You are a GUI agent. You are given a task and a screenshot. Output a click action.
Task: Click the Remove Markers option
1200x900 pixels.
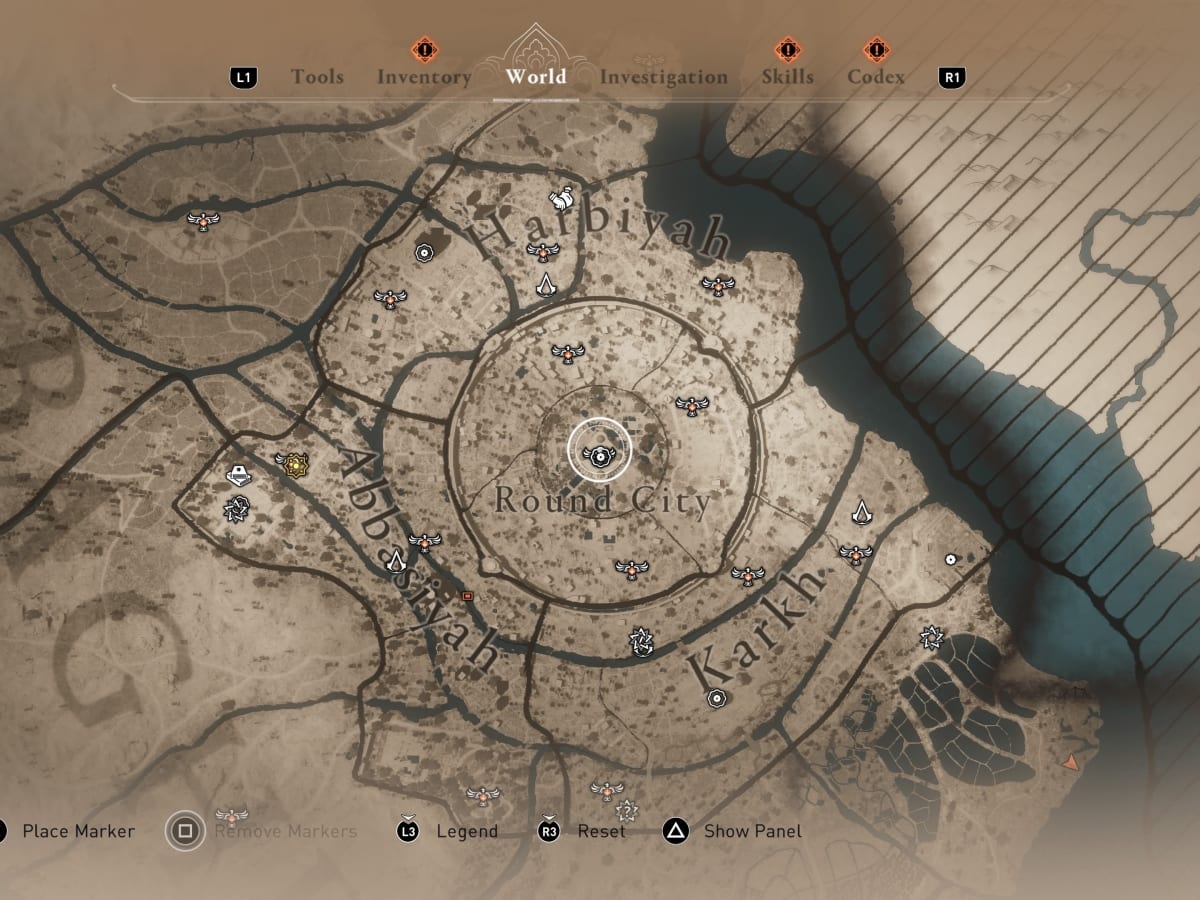(285, 831)
